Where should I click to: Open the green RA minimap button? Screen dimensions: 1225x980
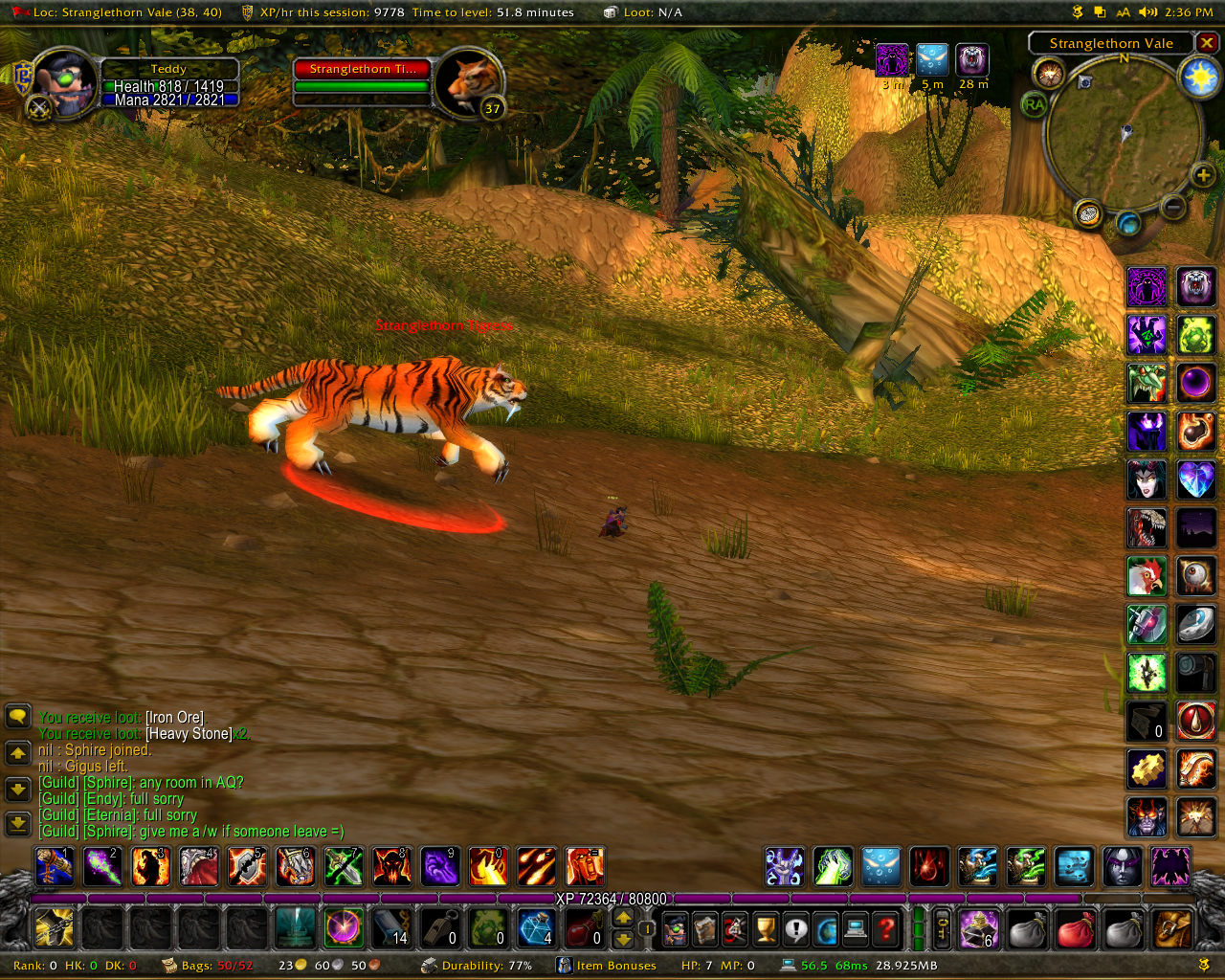click(1035, 104)
